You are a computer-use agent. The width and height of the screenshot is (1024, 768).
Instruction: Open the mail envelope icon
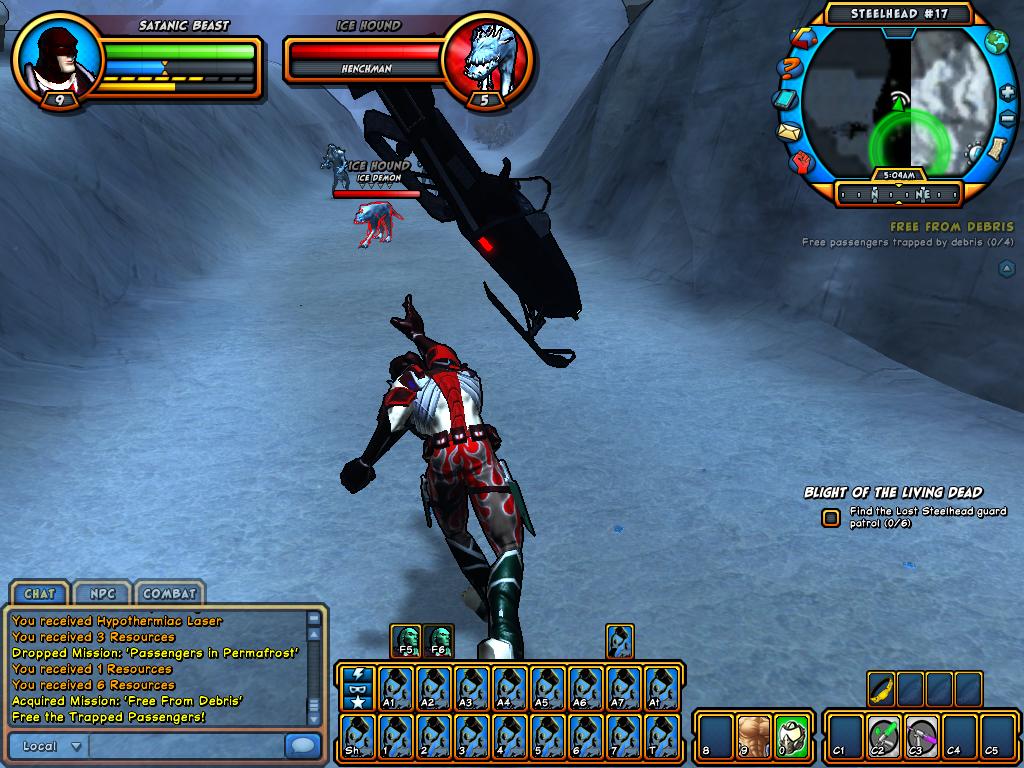[789, 131]
